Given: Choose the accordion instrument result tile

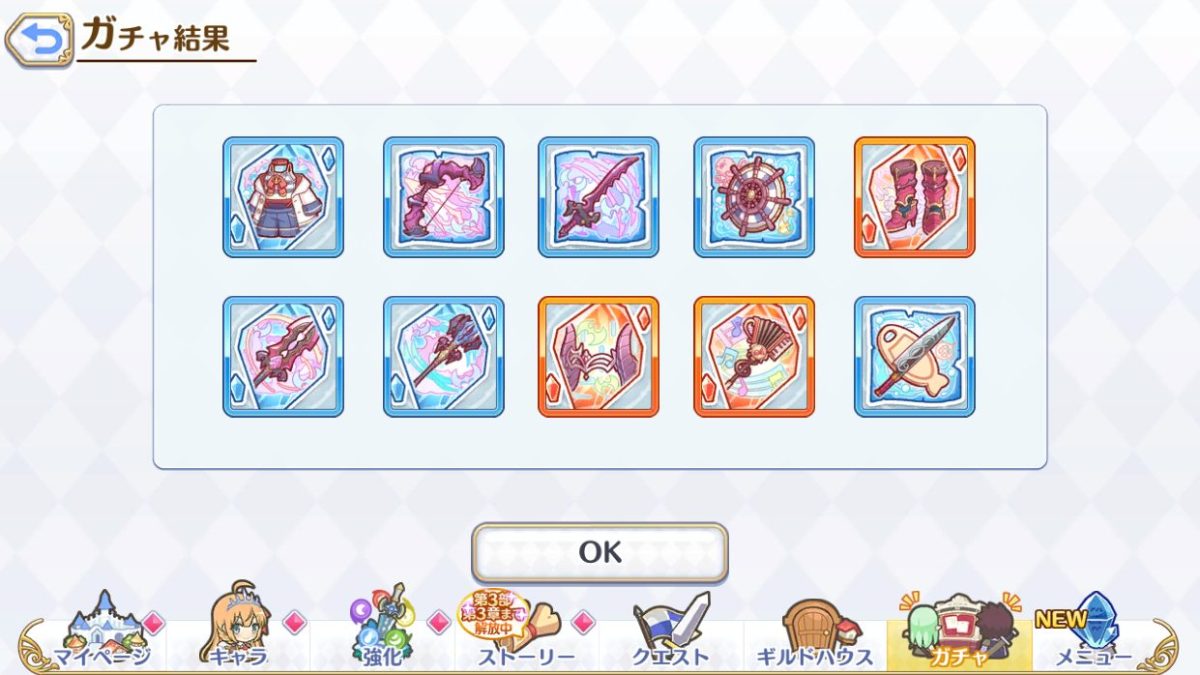Looking at the screenshot, I should [754, 357].
